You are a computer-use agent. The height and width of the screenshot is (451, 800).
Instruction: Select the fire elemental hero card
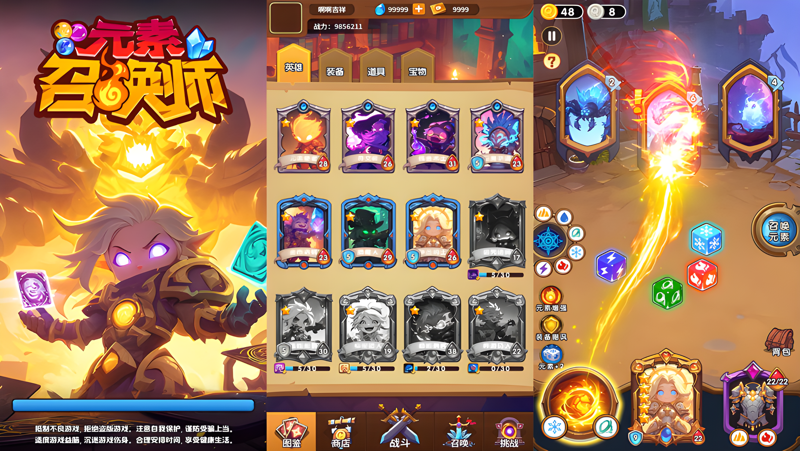coord(303,135)
